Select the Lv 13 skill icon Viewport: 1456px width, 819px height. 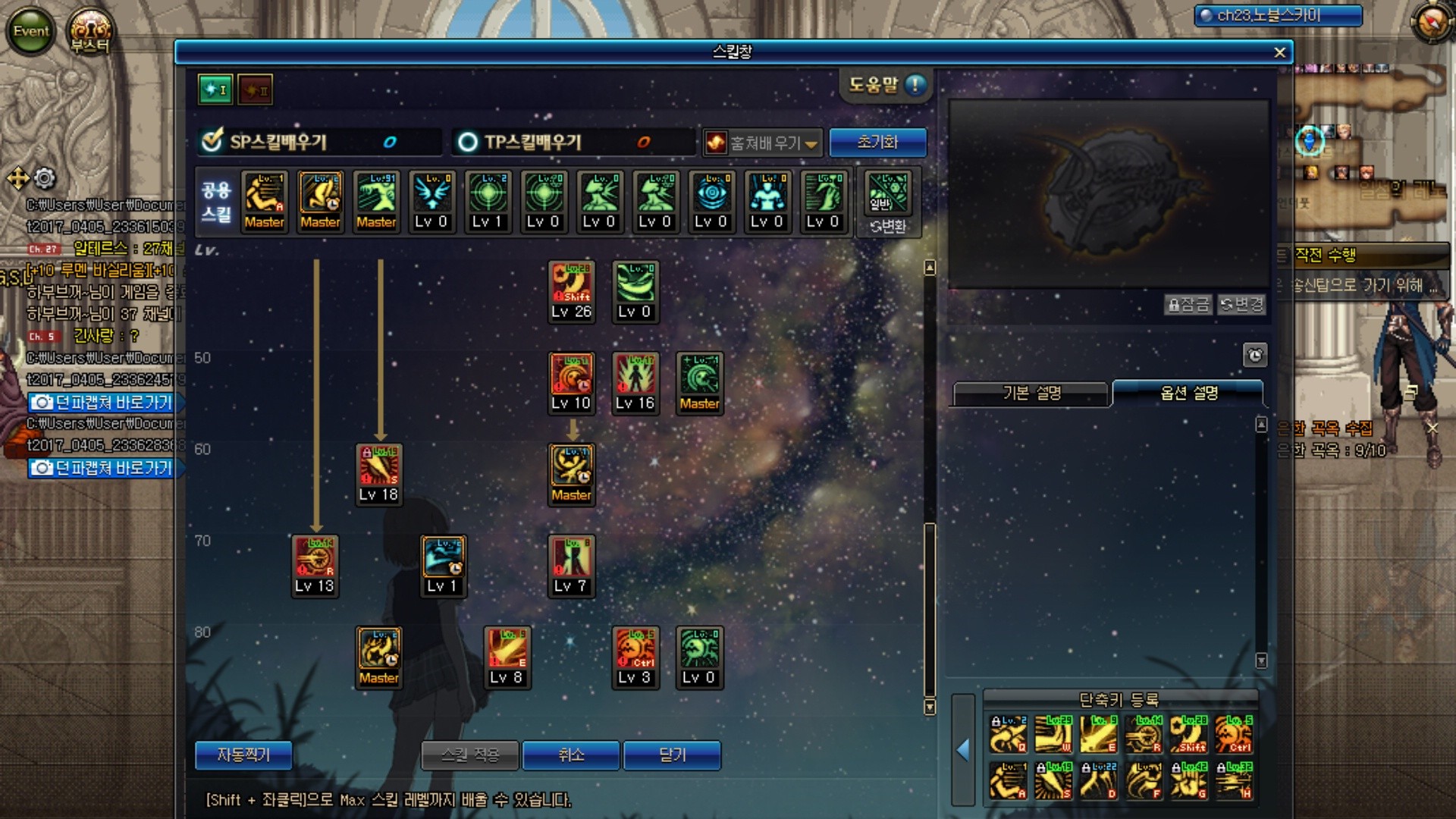(x=315, y=565)
